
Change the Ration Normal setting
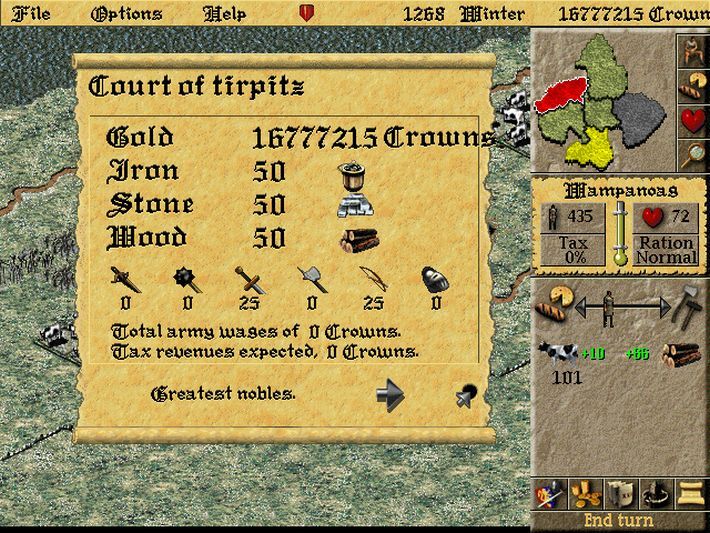tap(667, 249)
